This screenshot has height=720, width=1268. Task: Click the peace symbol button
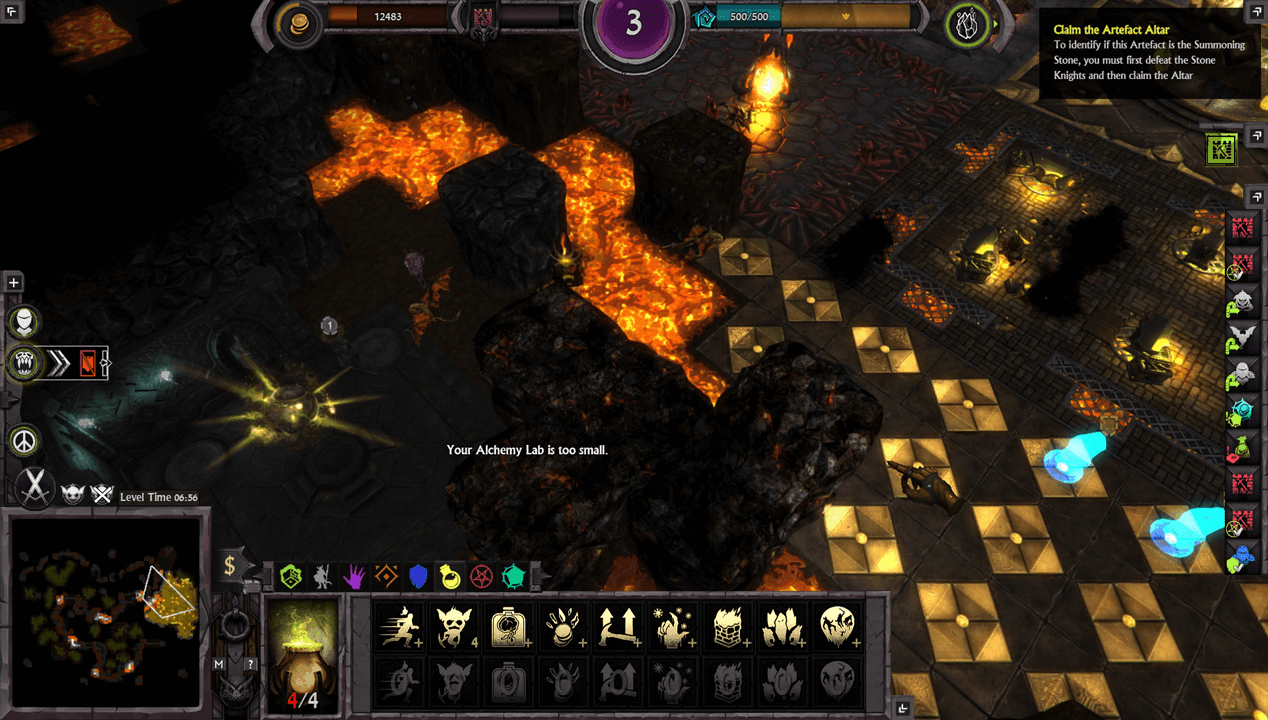(x=24, y=440)
